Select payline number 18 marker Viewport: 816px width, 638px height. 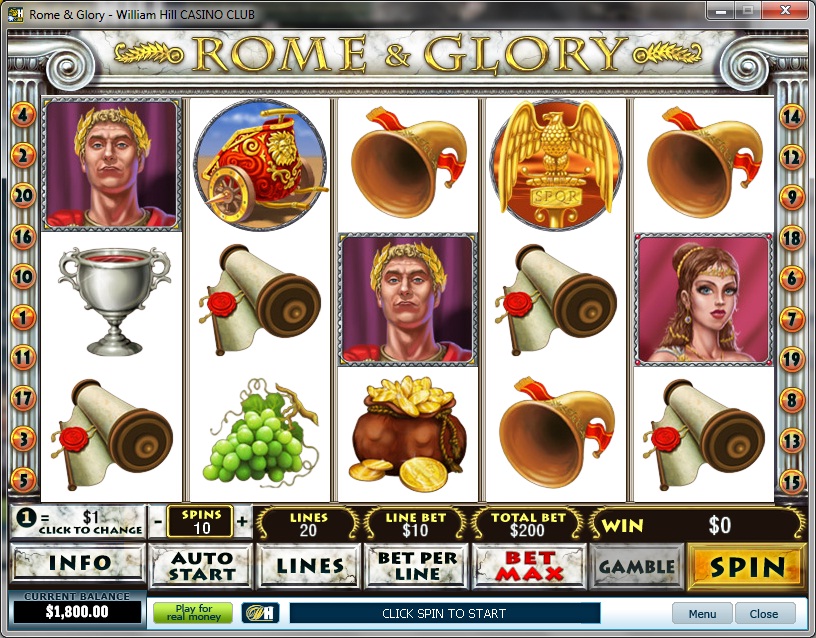pyautogui.click(x=792, y=238)
